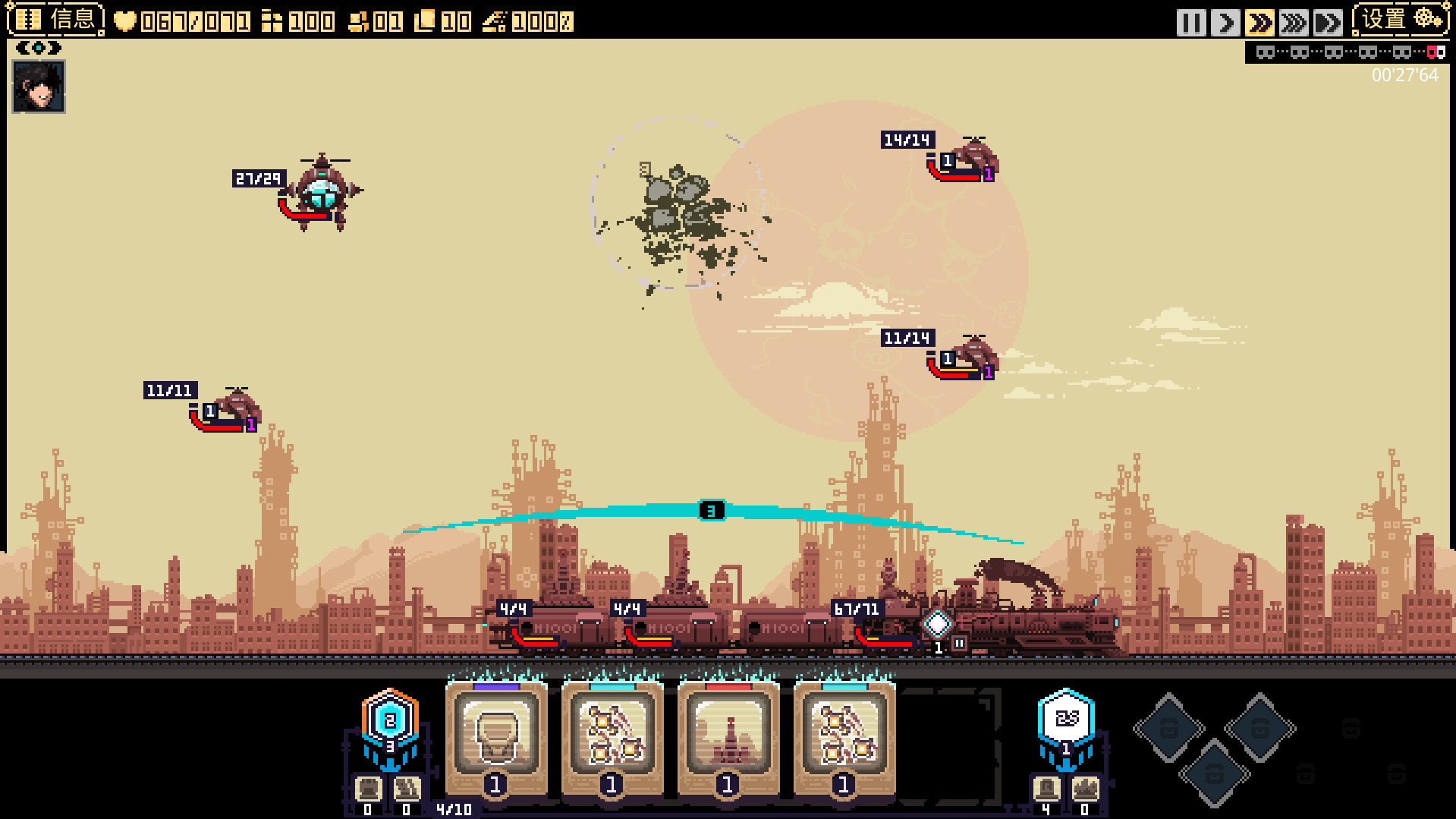The height and width of the screenshot is (819, 1456).
Task: Open the orange-blue hexagon energy gauge
Action: (x=390, y=720)
